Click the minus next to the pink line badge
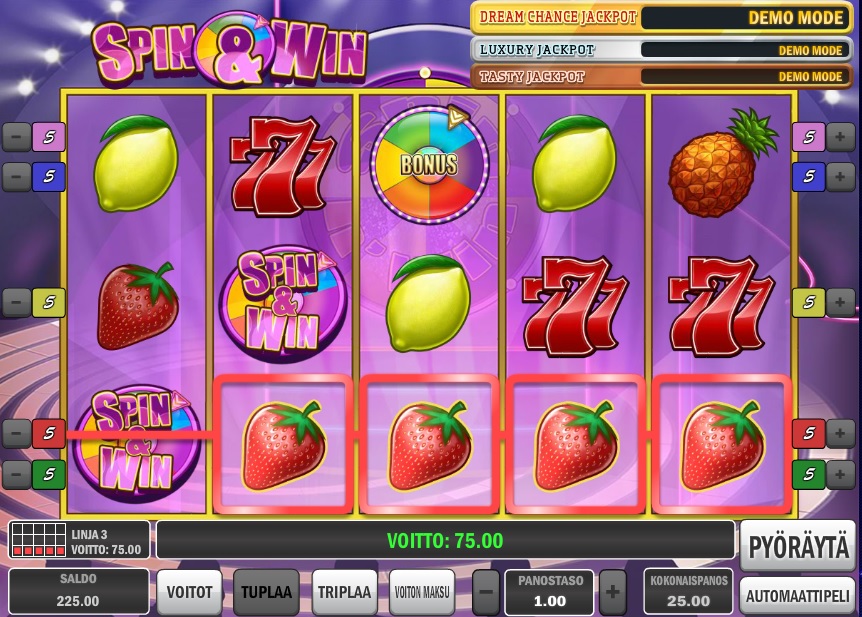Image resolution: width=862 pixels, height=617 pixels. coord(17,136)
